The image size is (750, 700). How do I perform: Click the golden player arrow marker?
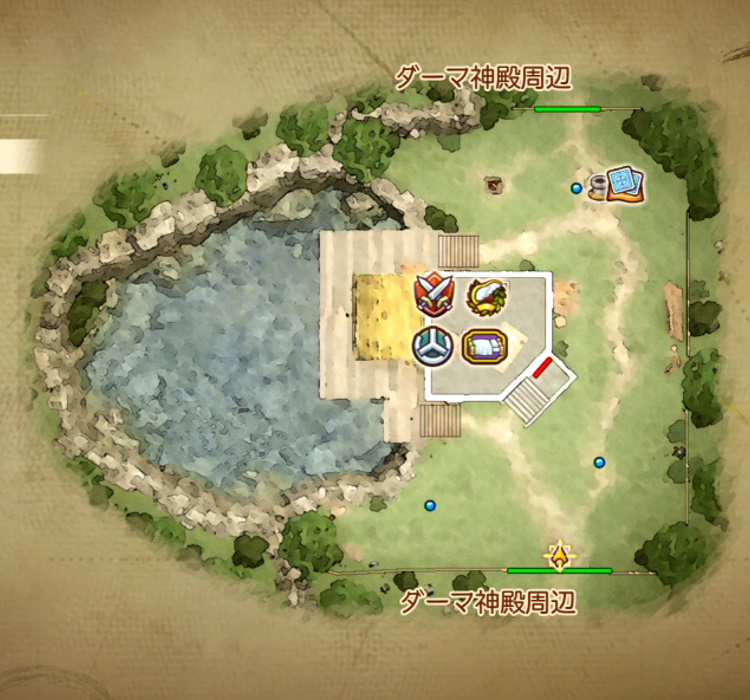click(560, 553)
